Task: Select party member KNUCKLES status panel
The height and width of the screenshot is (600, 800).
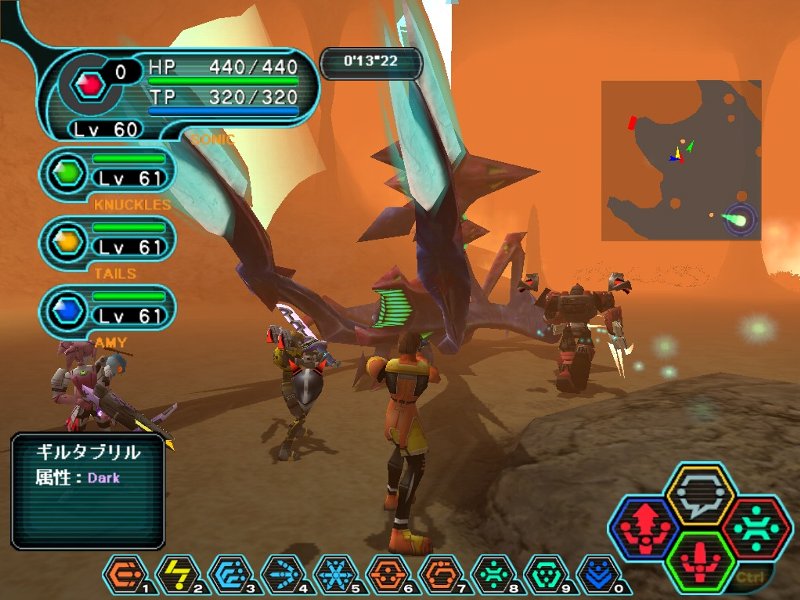Action: coord(108,171)
